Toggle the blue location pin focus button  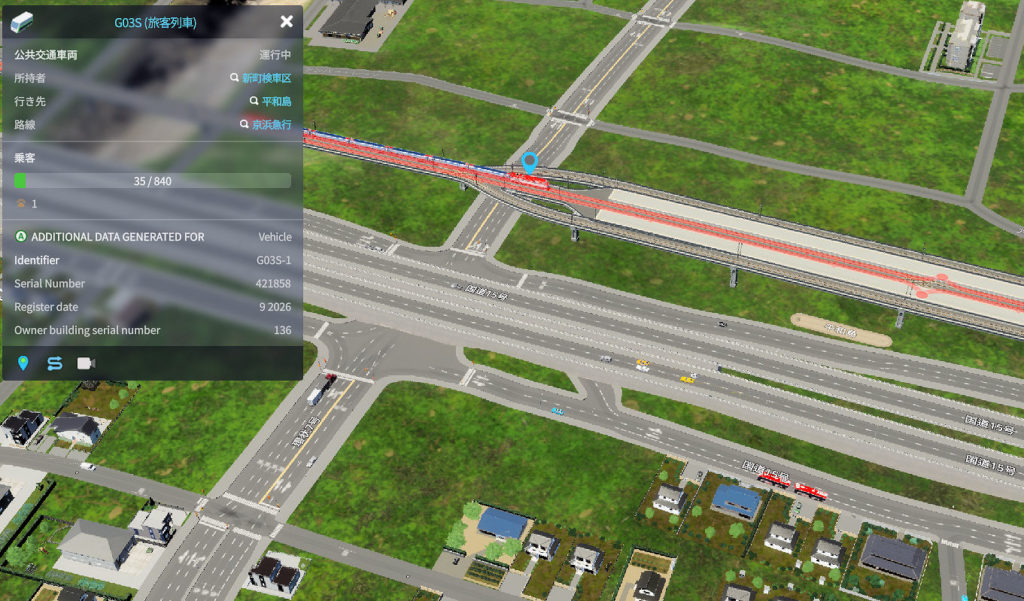(x=23, y=362)
